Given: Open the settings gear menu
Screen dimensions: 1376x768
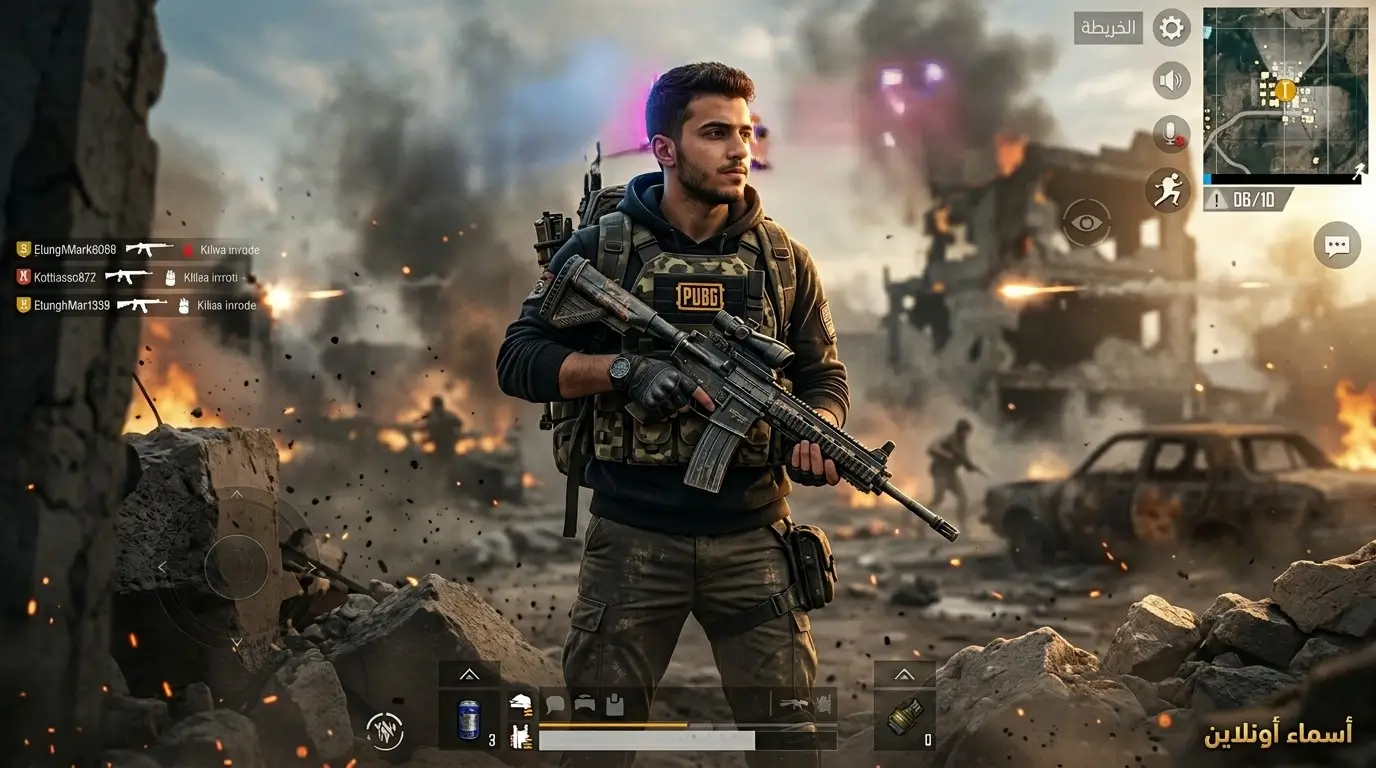Looking at the screenshot, I should (x=1171, y=28).
